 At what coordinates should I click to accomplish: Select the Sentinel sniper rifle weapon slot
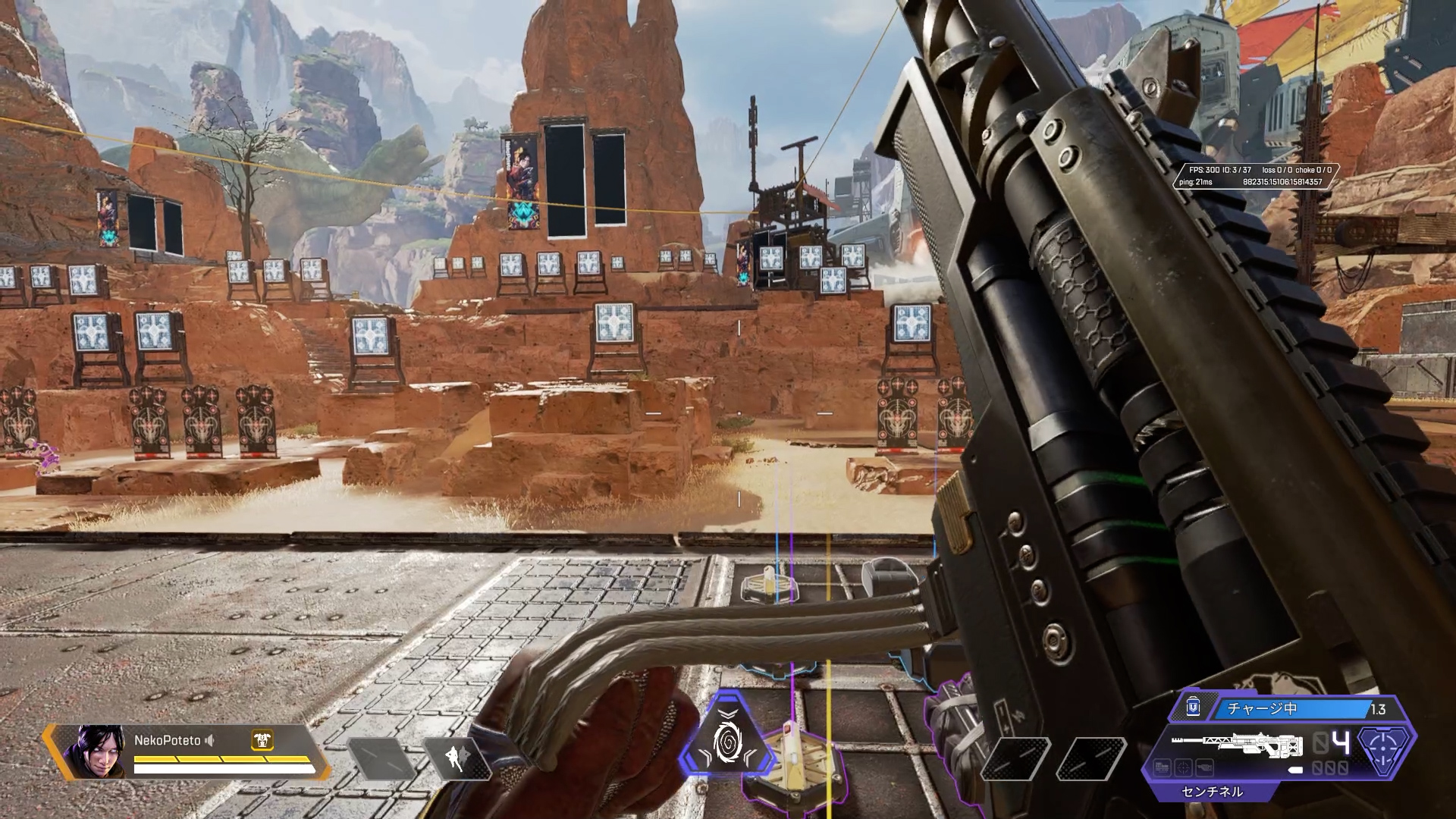coord(1235,745)
